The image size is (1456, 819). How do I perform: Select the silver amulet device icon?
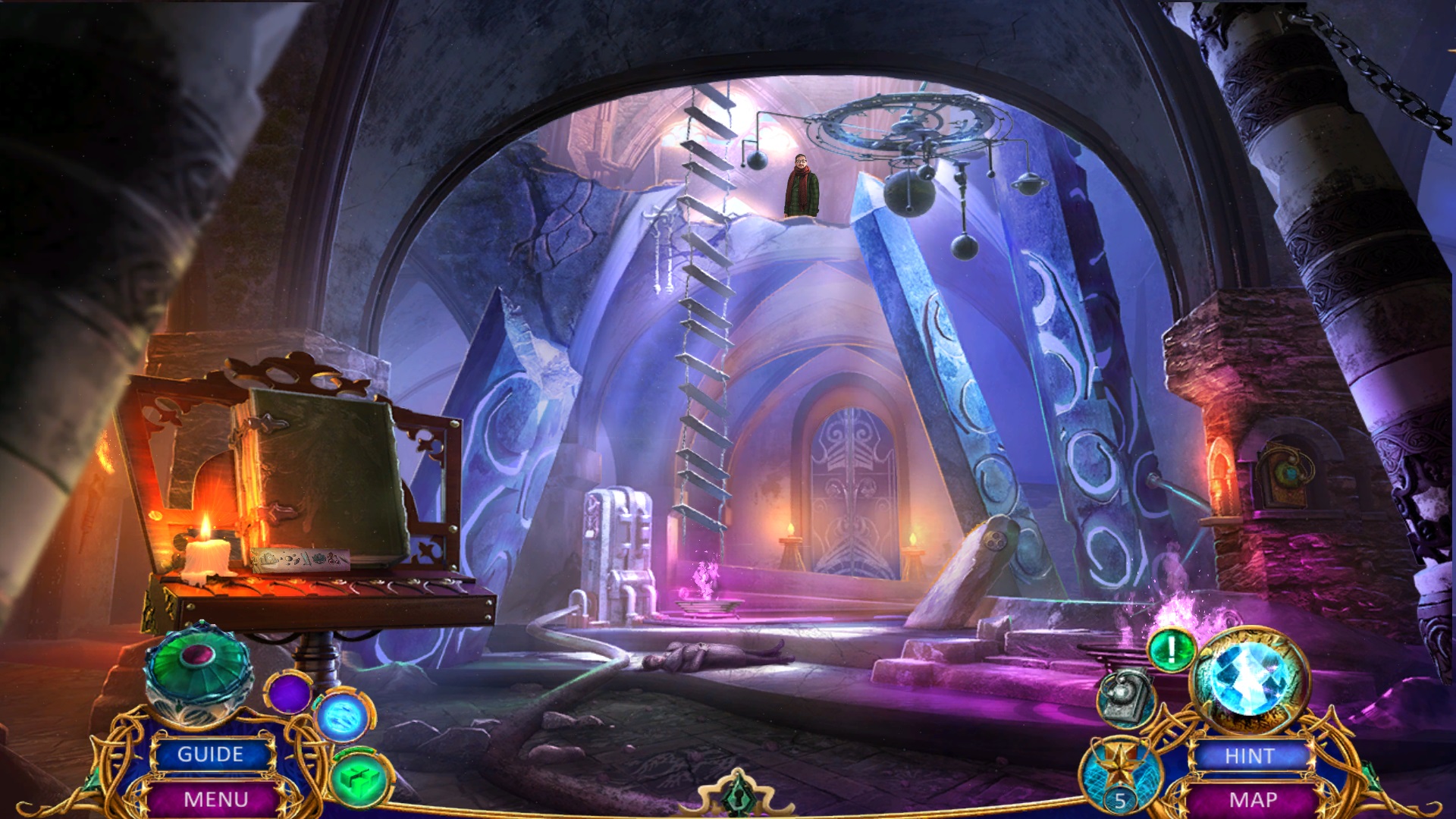[x=1126, y=696]
